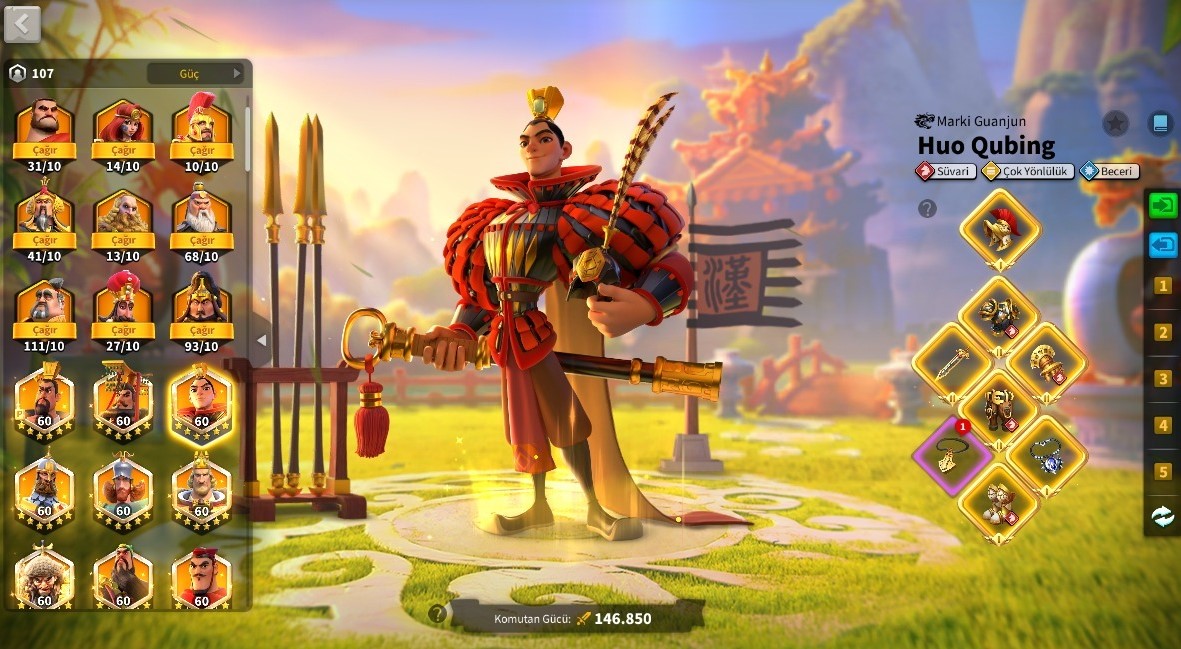Click the green arrow equip button

(1163, 206)
